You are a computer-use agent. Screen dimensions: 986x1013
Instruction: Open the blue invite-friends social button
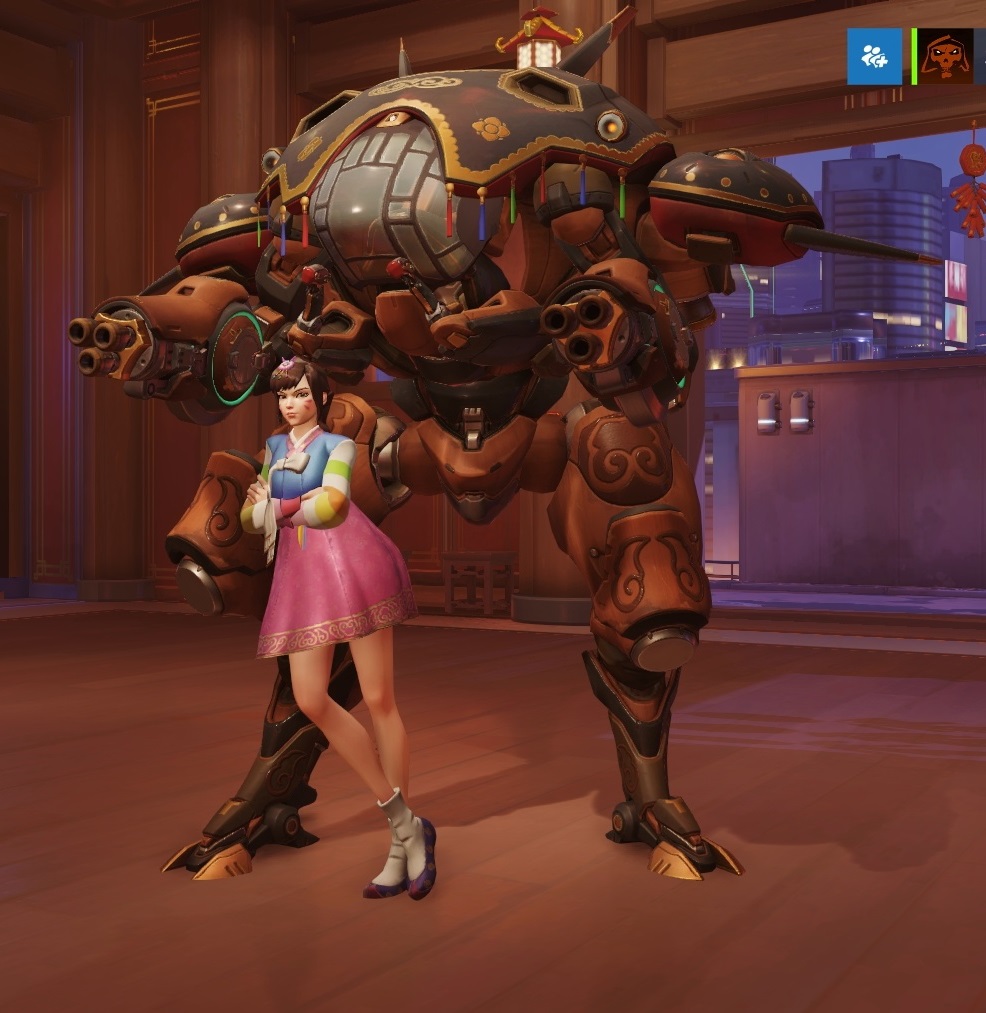874,56
